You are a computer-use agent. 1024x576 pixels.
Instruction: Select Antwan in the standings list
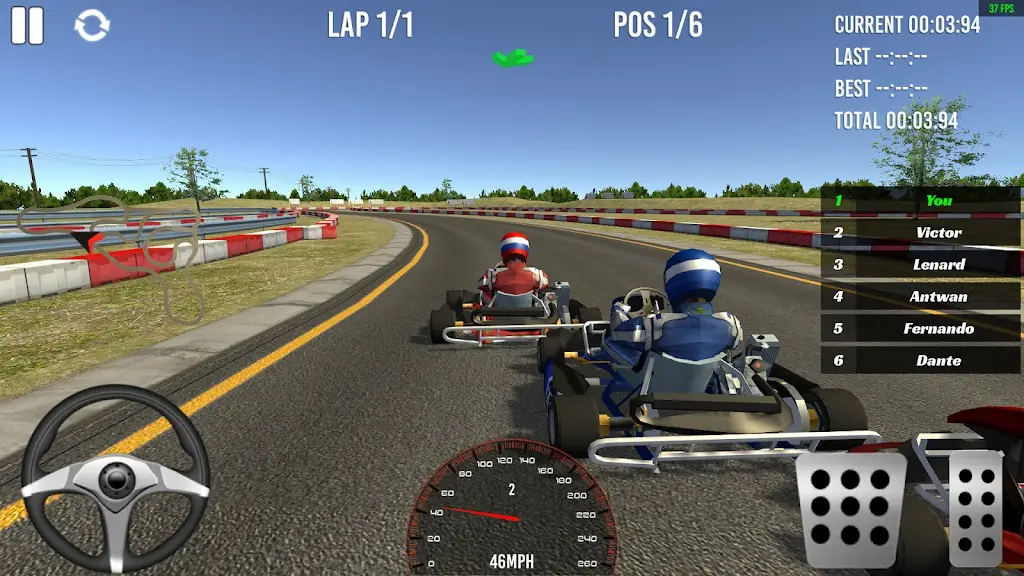click(x=921, y=296)
